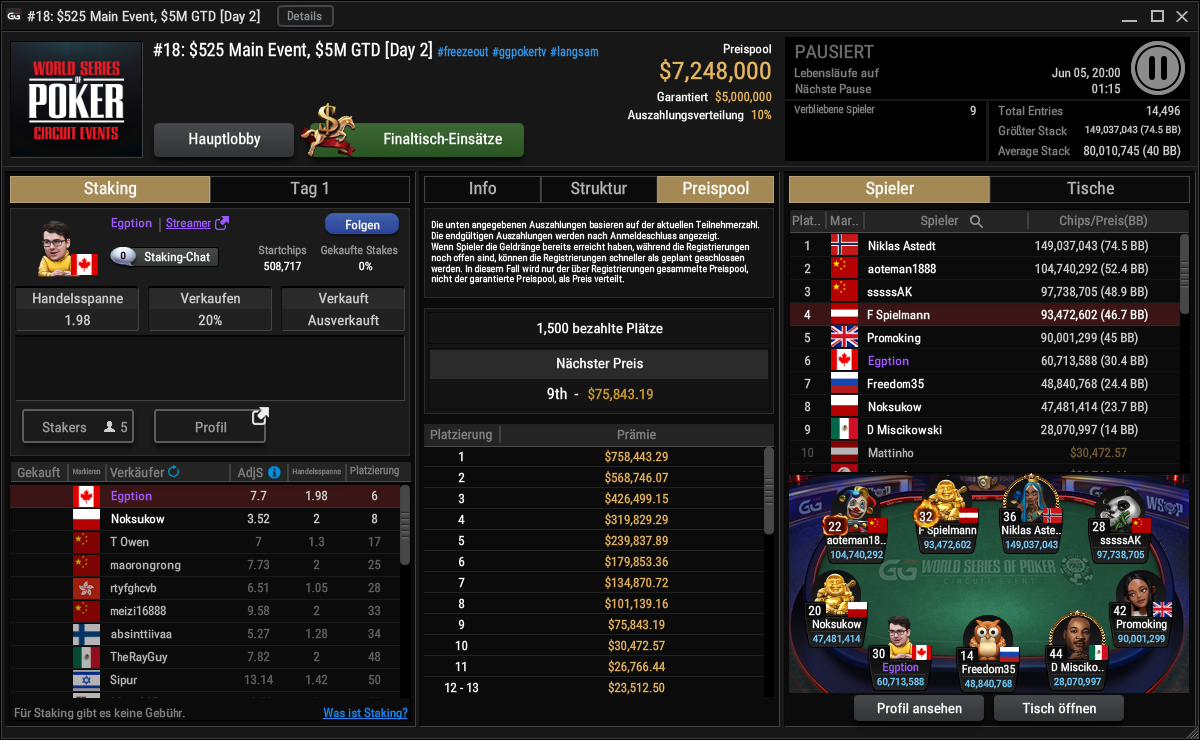Show the Stakers list
1200x740 pixels.
[77, 427]
